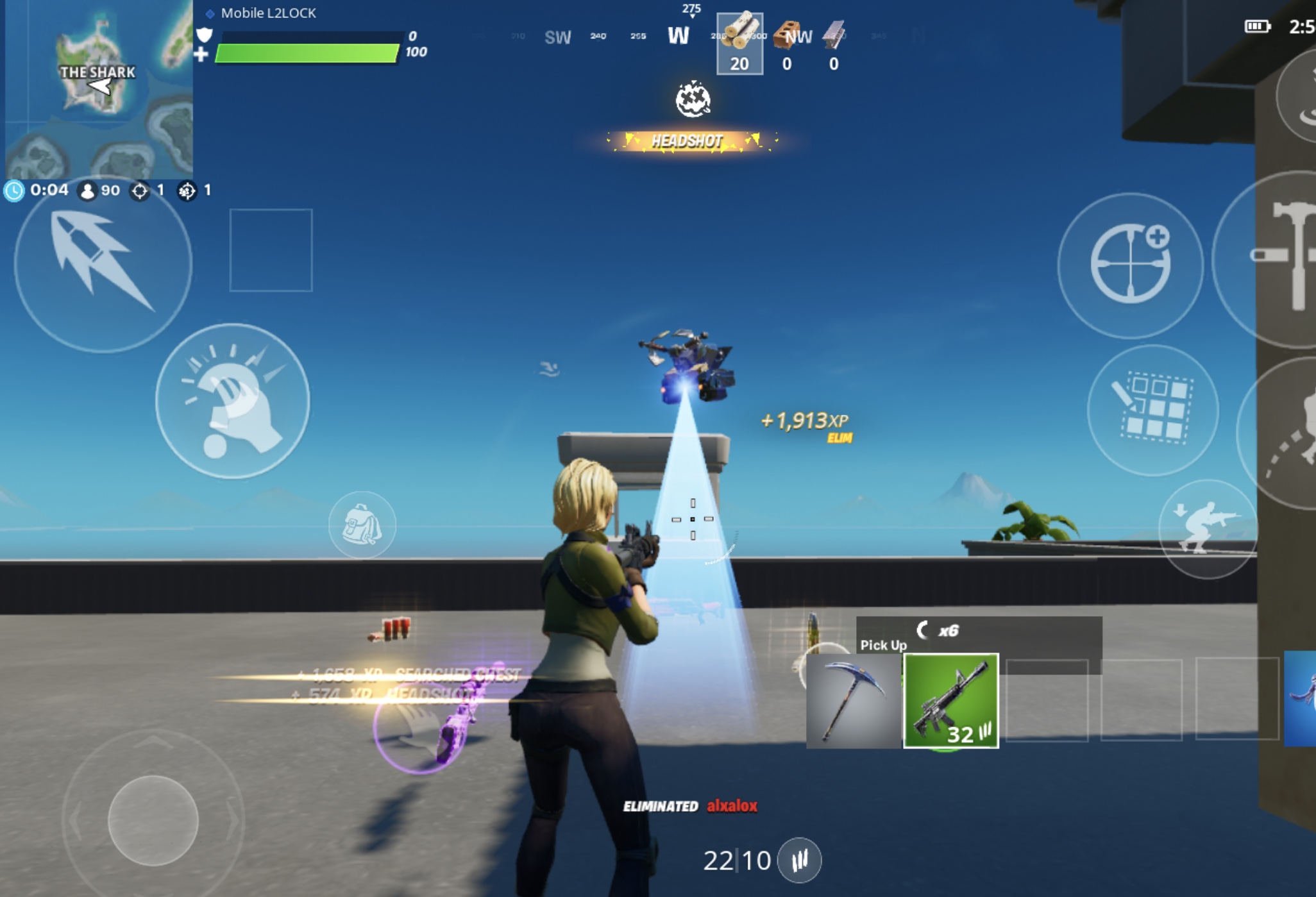Screen dimensions: 1316x897
Task: Select brick building material
Action: click(x=787, y=44)
